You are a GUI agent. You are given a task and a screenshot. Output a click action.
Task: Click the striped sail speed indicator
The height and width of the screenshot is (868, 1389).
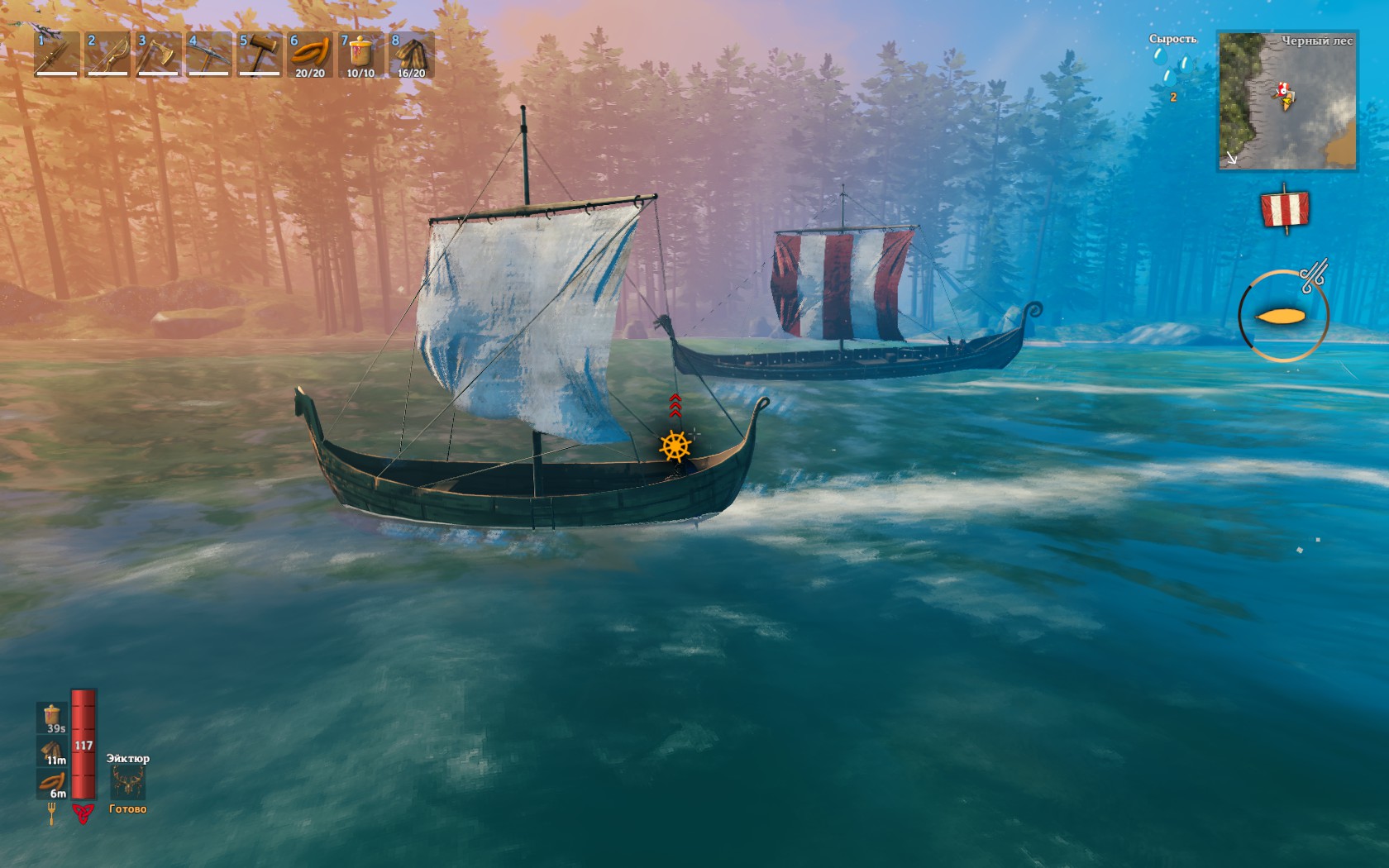click(x=1285, y=208)
